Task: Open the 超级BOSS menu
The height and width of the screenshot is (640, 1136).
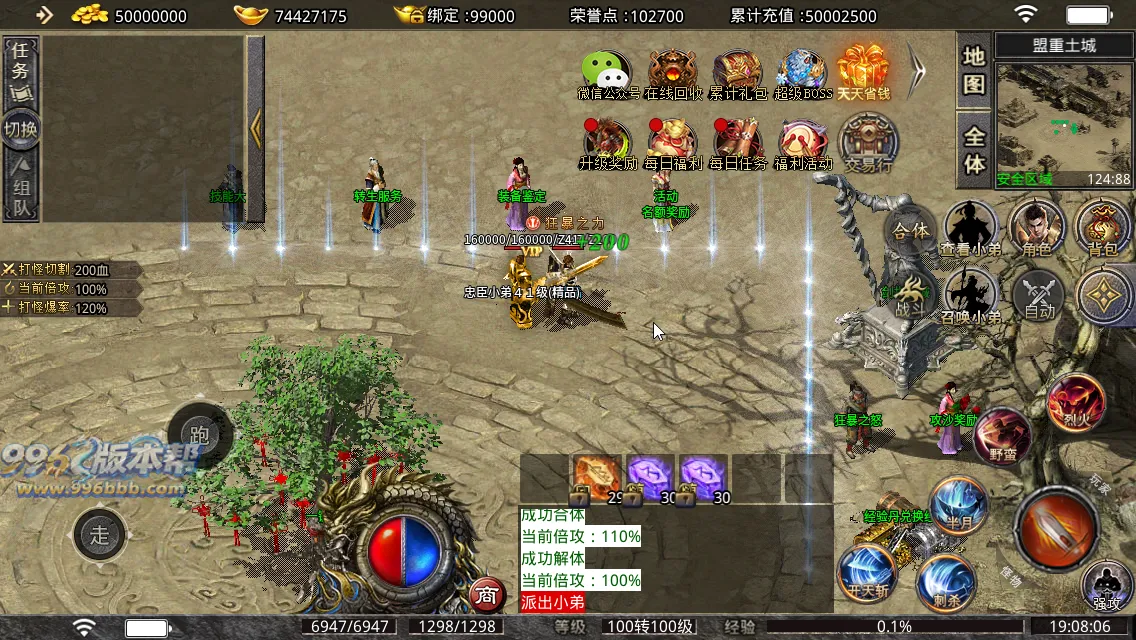Action: (x=802, y=72)
